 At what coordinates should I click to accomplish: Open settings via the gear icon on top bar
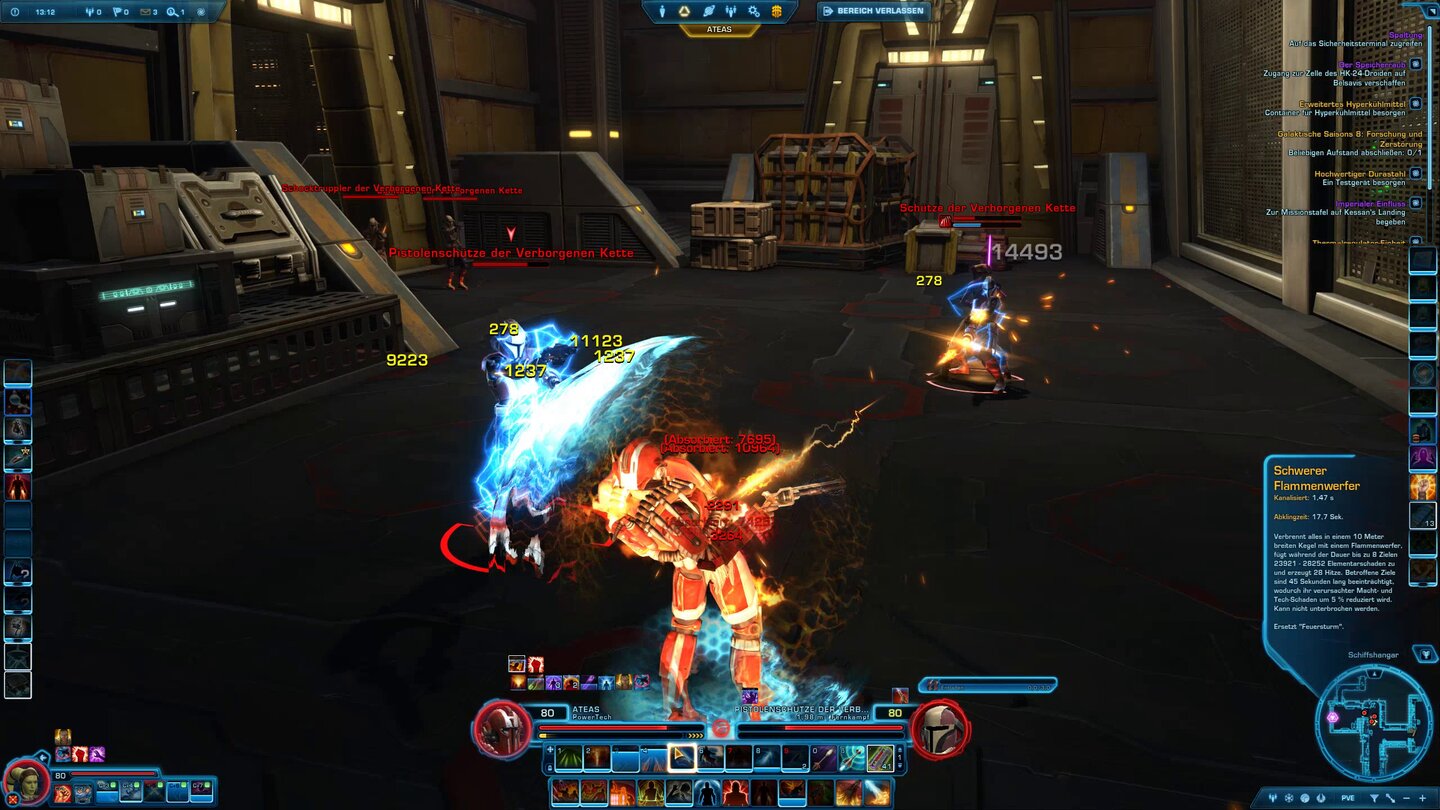pos(752,10)
